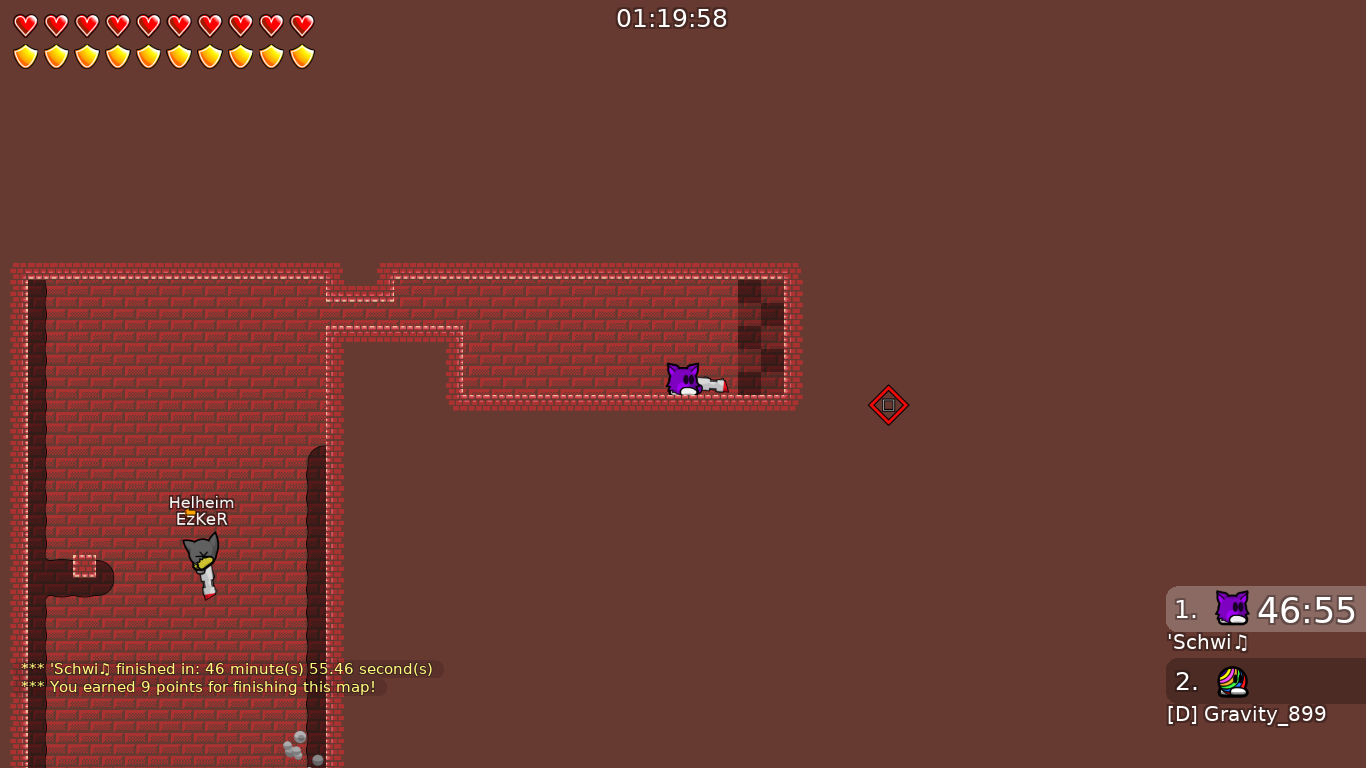Click the final shield in the armor row
Image resolution: width=1366 pixels, height=768 pixels.
pyautogui.click(x=300, y=55)
